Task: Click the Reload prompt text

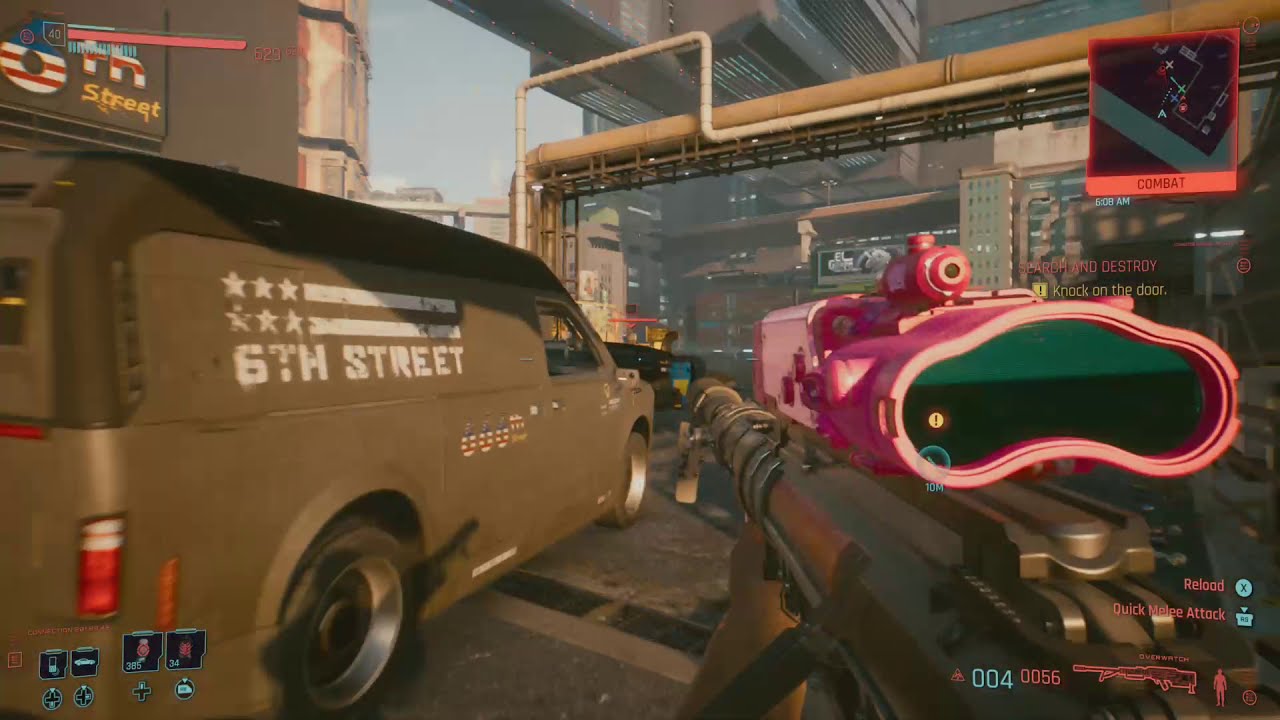Action: click(x=1204, y=586)
